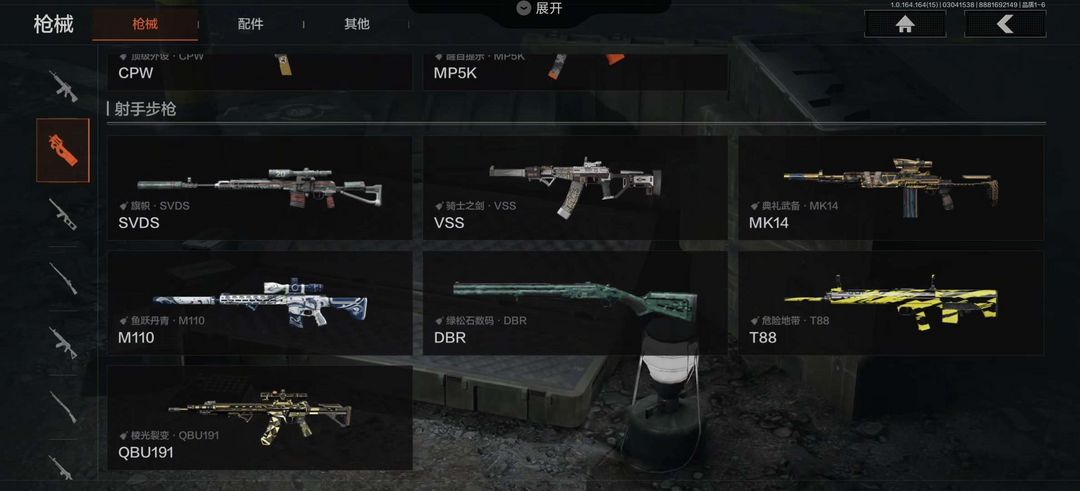
Task: Select the MK14 weapon tile
Action: 891,187
